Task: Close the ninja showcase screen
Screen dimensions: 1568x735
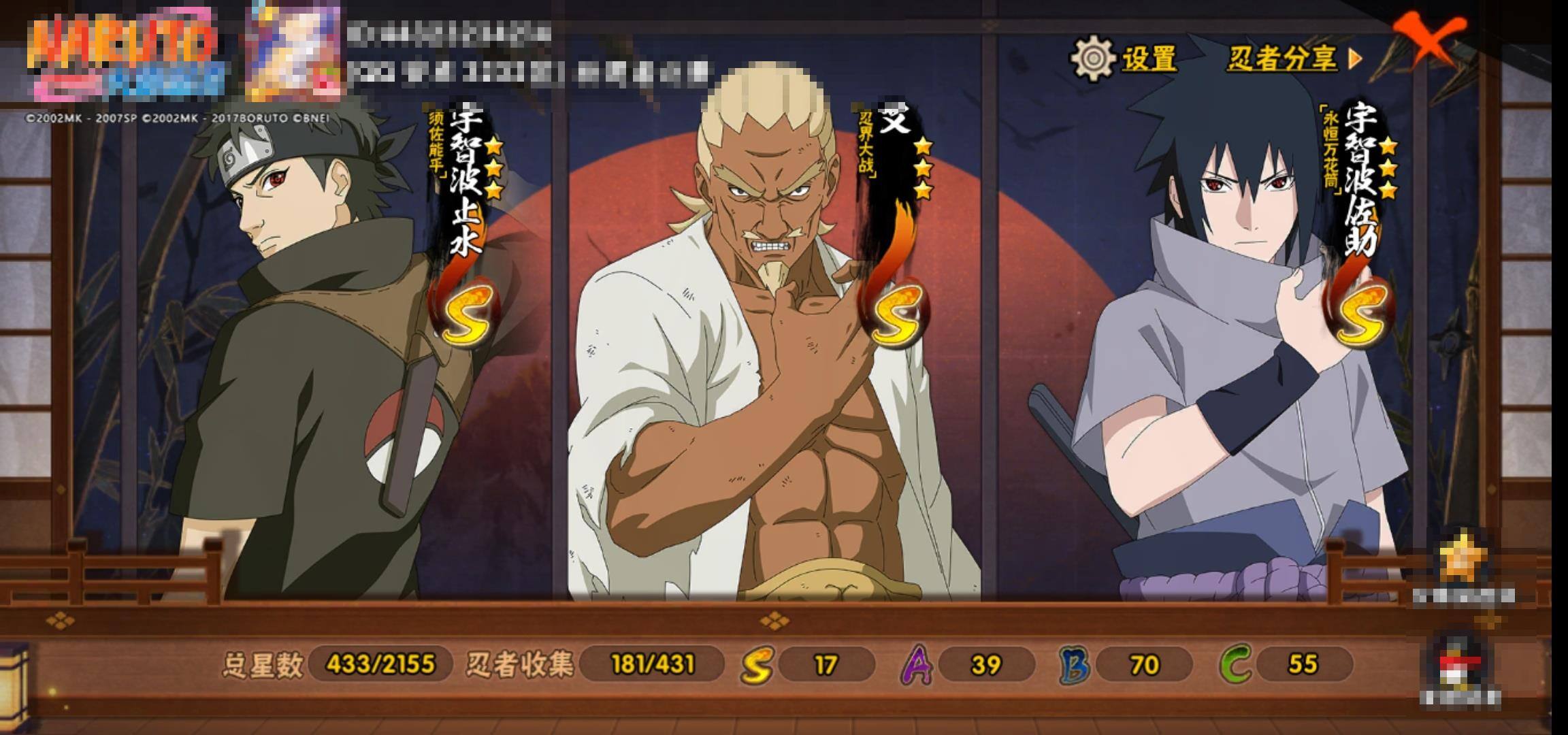Action: 1428,41
